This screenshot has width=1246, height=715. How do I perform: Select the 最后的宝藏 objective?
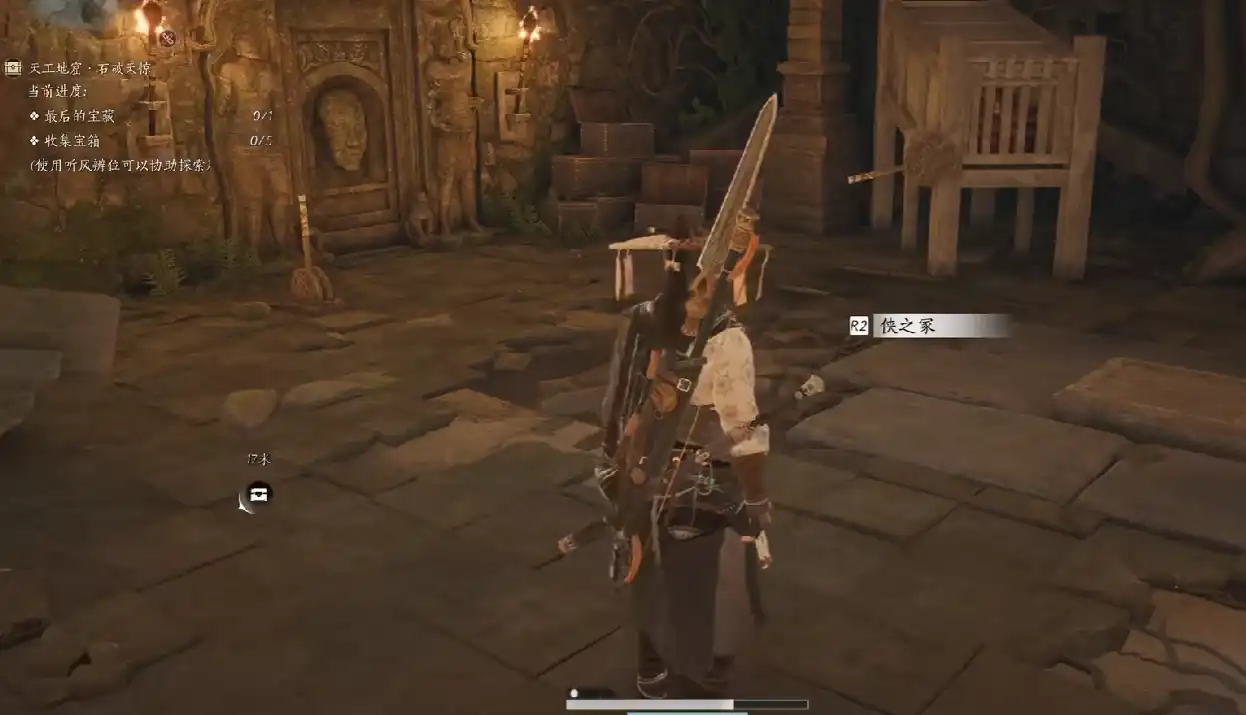point(79,116)
